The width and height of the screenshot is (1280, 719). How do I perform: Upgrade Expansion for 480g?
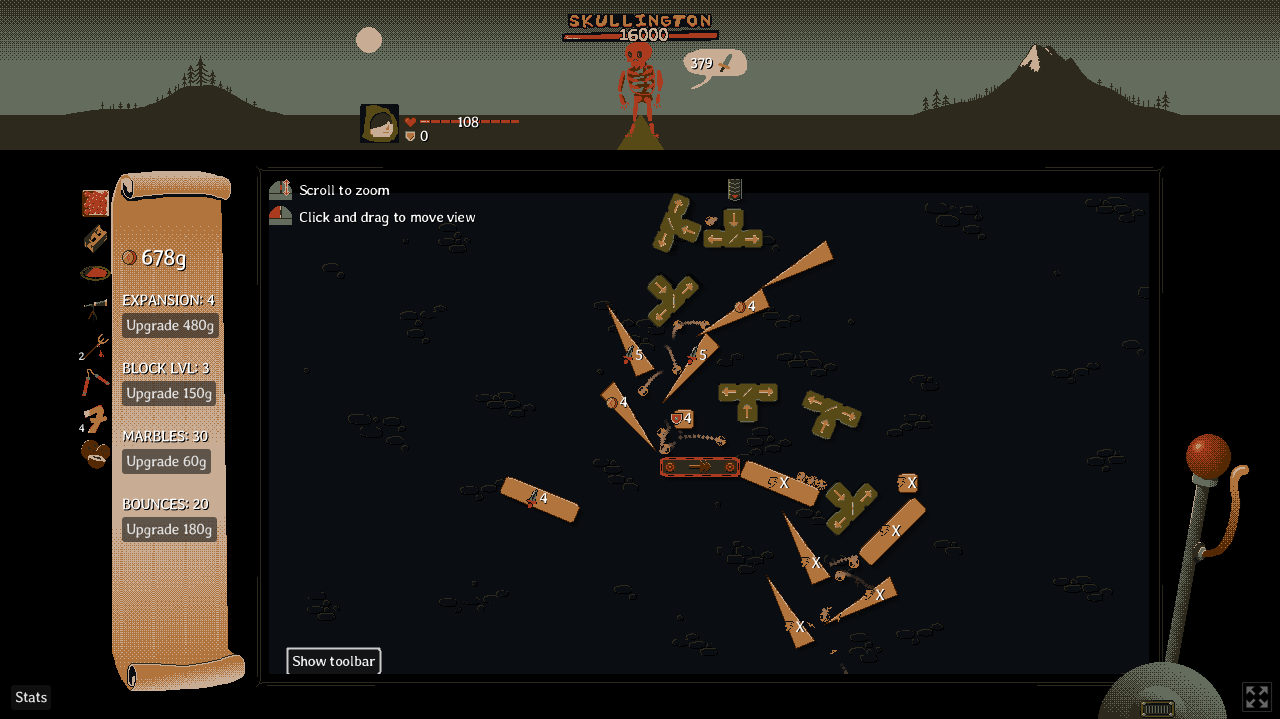[169, 326]
